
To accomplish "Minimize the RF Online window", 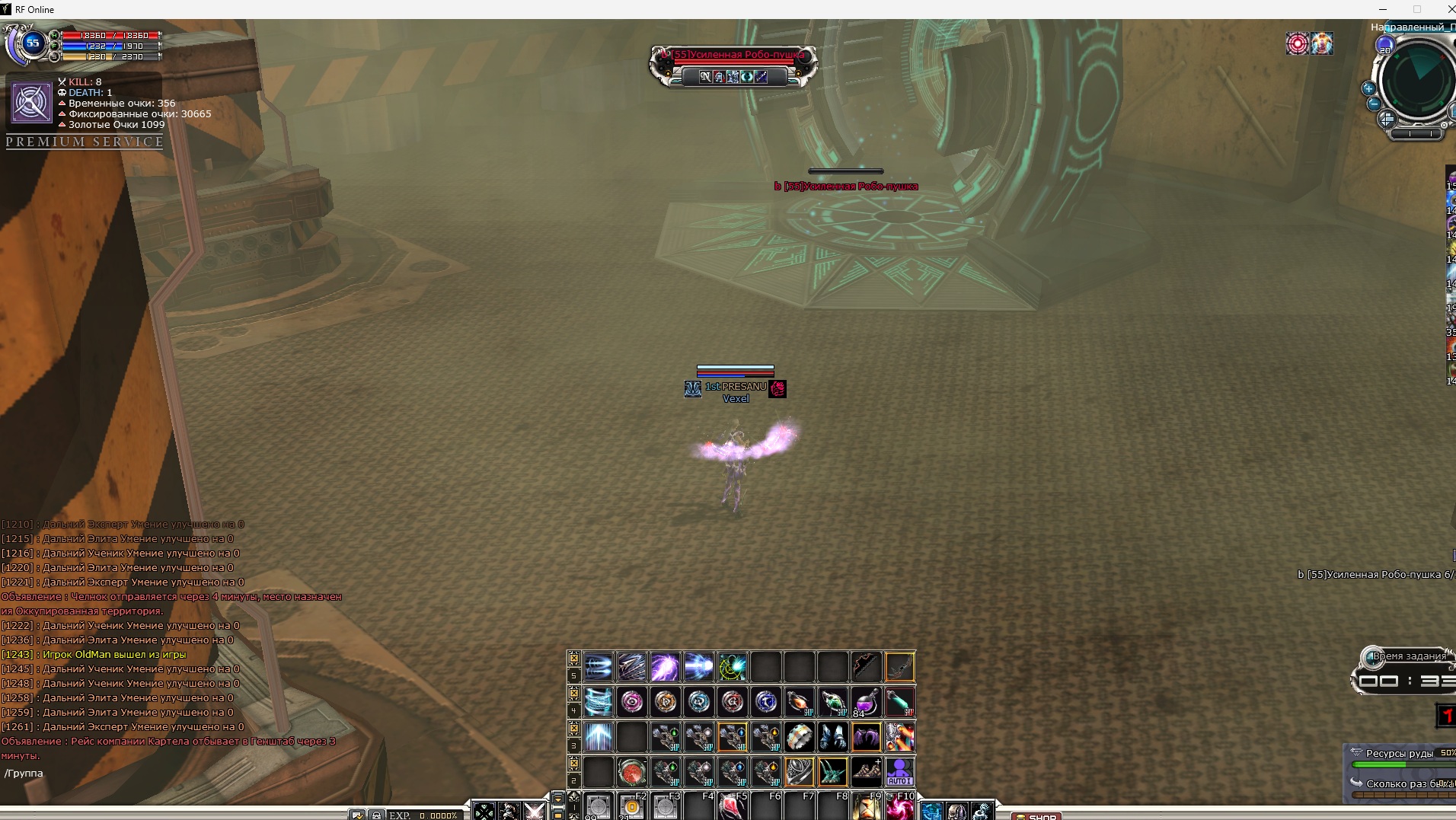I will click(x=1382, y=9).
